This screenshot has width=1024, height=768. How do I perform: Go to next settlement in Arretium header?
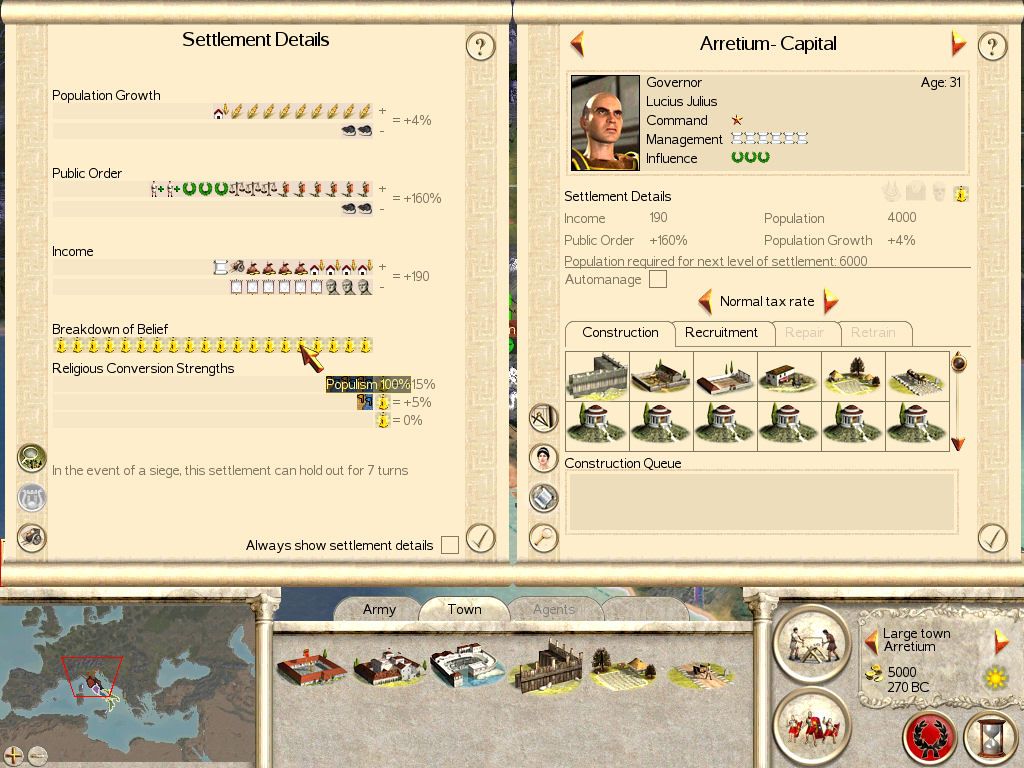(958, 44)
